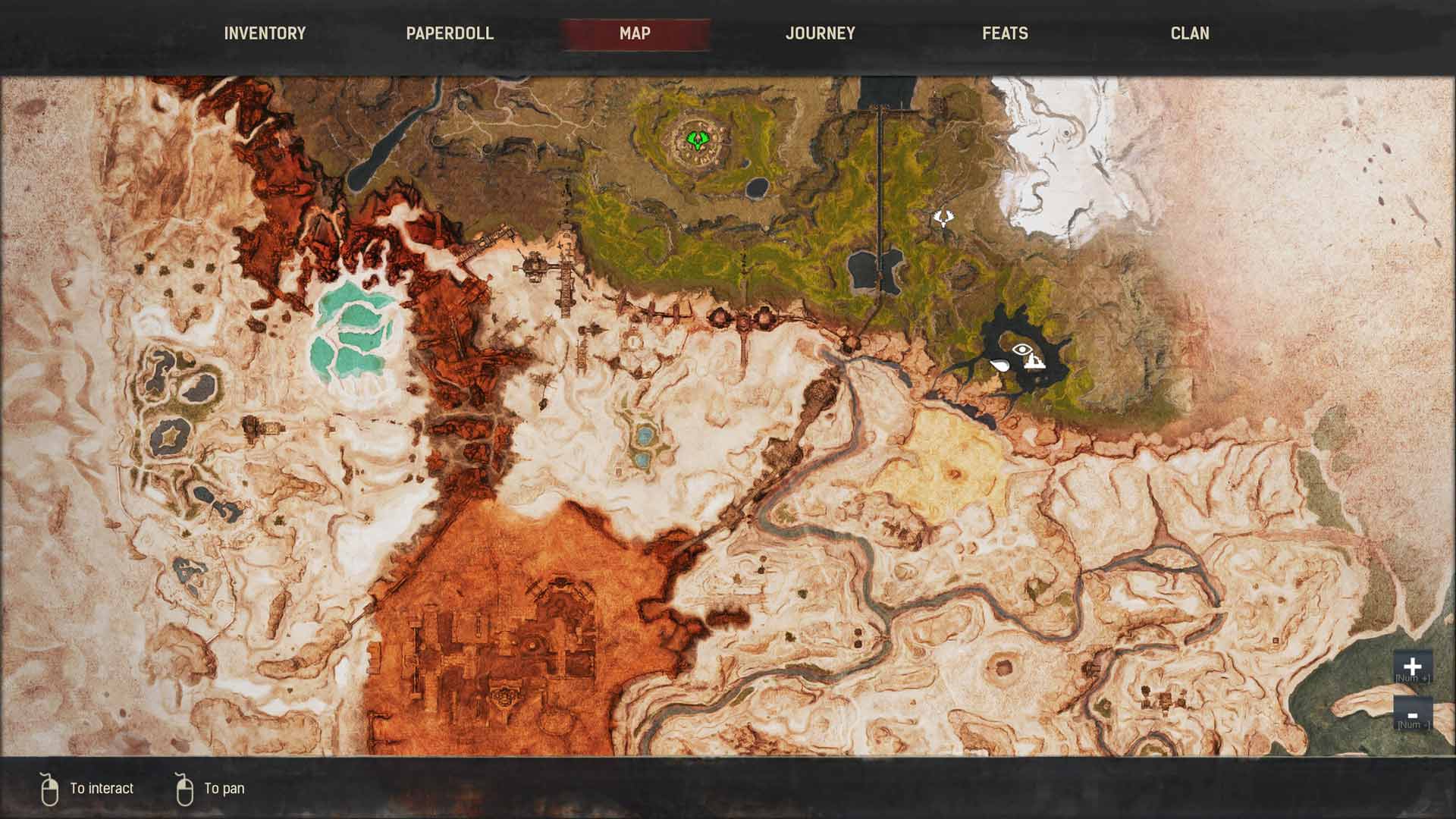Select the green antler map marker

696,140
